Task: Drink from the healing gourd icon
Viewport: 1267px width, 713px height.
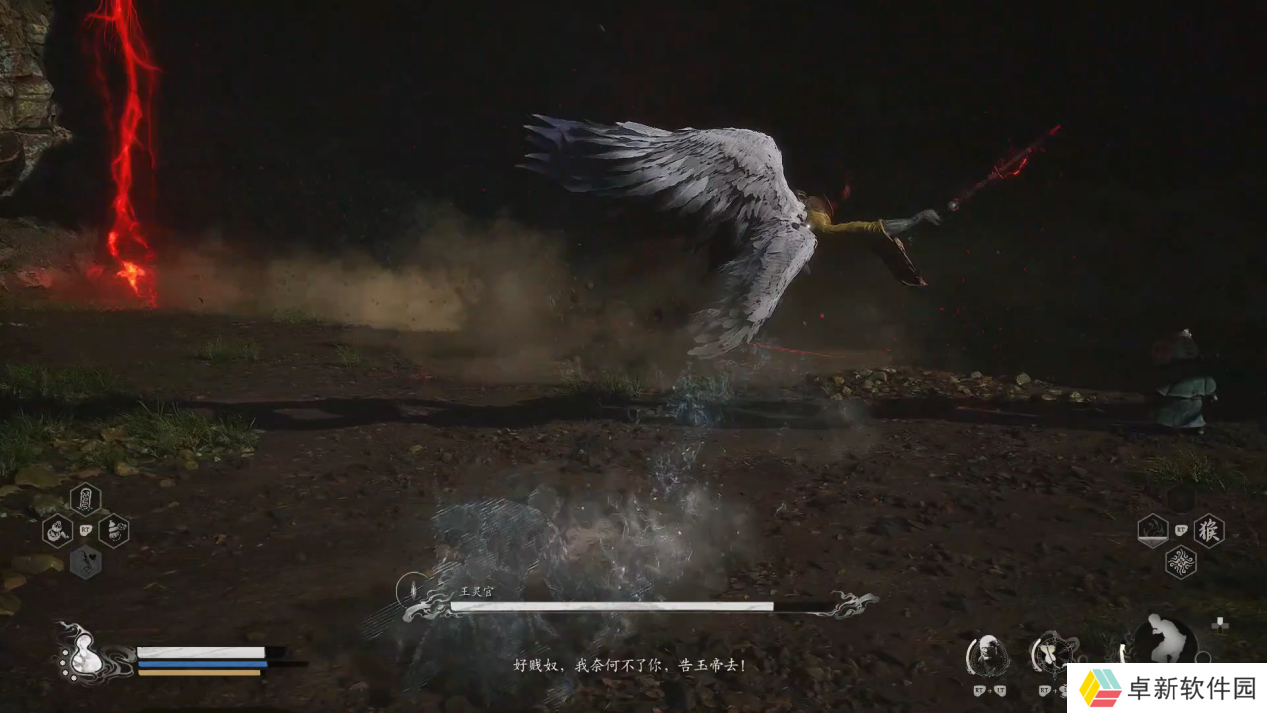Action: (x=82, y=656)
